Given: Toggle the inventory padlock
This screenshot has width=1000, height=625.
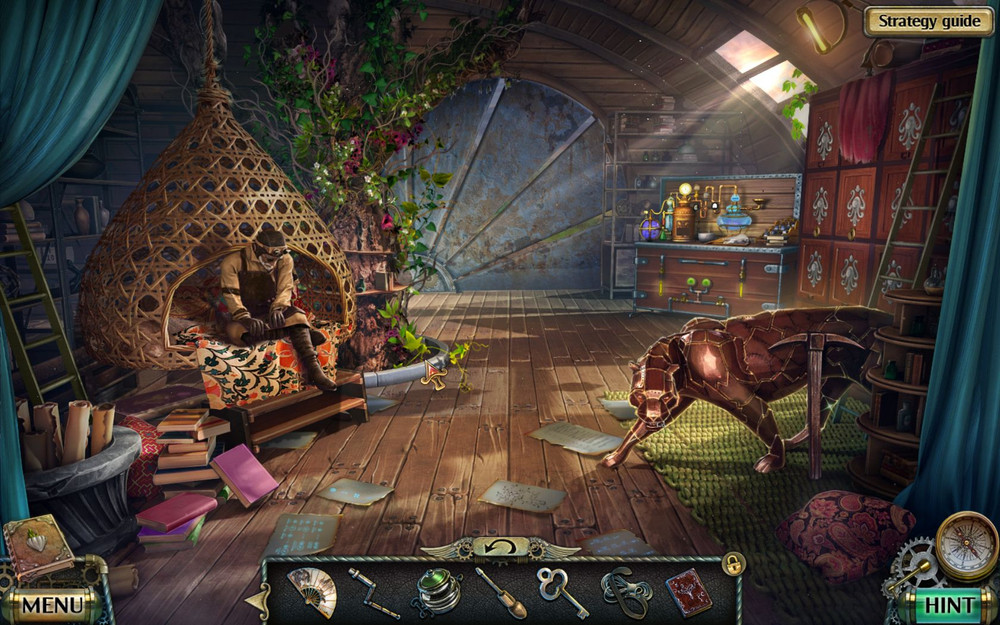Looking at the screenshot, I should coord(733,564).
